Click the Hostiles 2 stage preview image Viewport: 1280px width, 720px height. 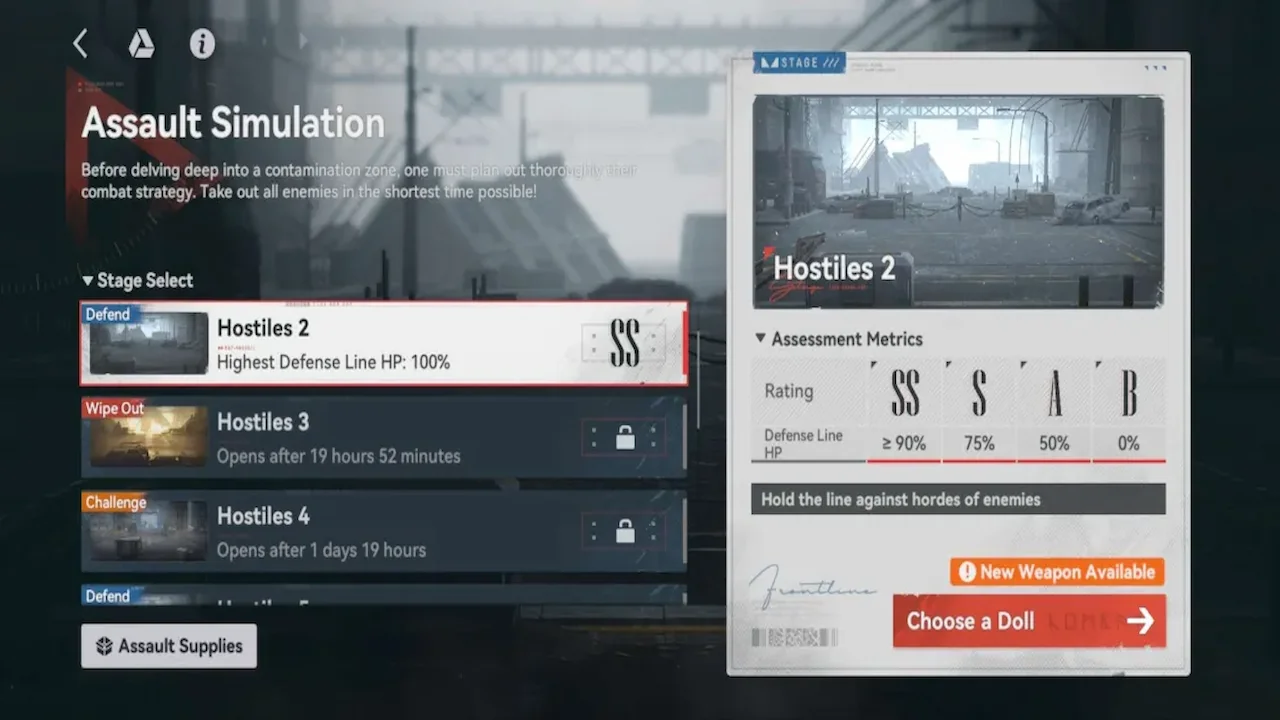[958, 201]
